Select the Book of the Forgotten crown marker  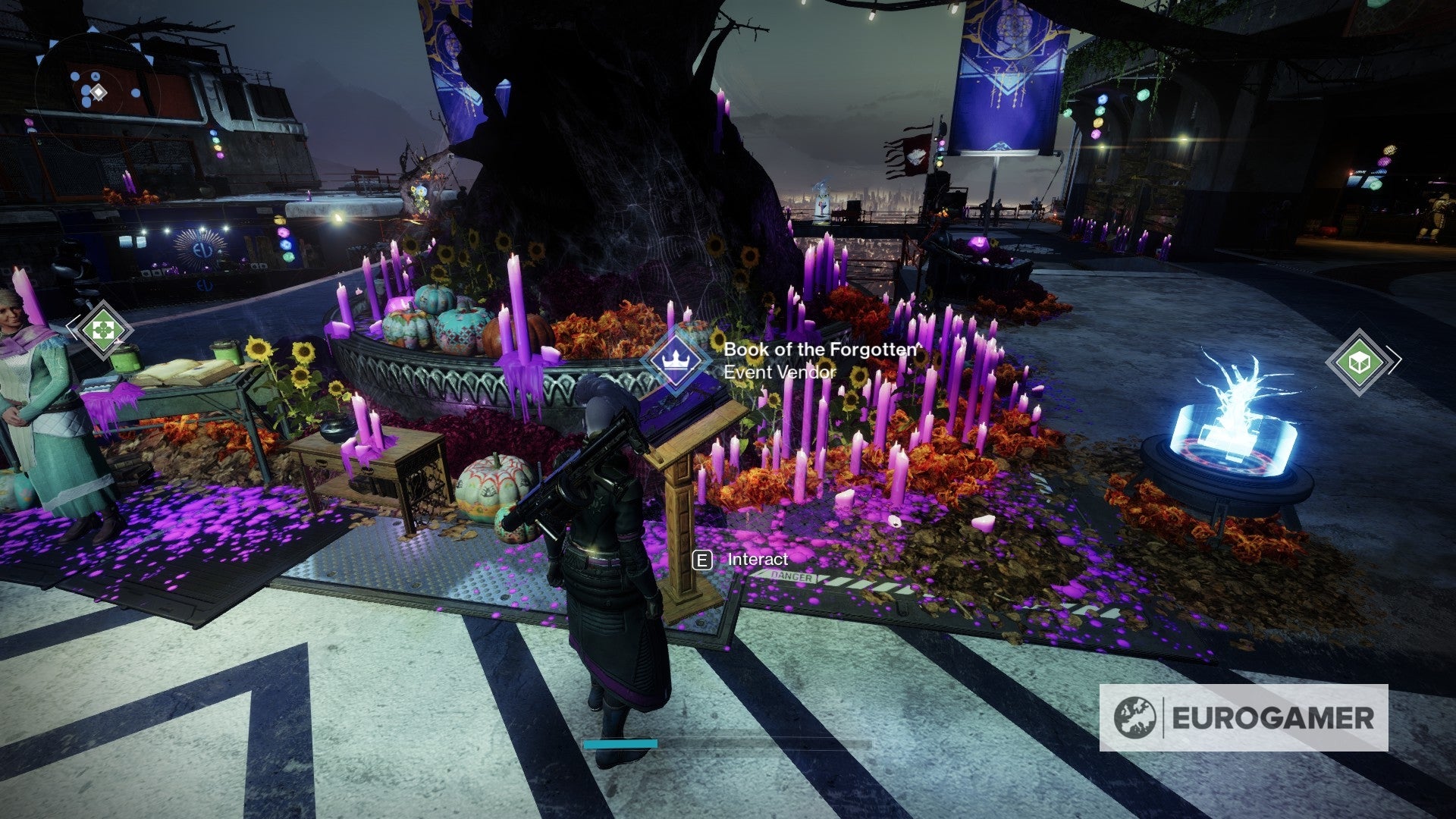(673, 360)
